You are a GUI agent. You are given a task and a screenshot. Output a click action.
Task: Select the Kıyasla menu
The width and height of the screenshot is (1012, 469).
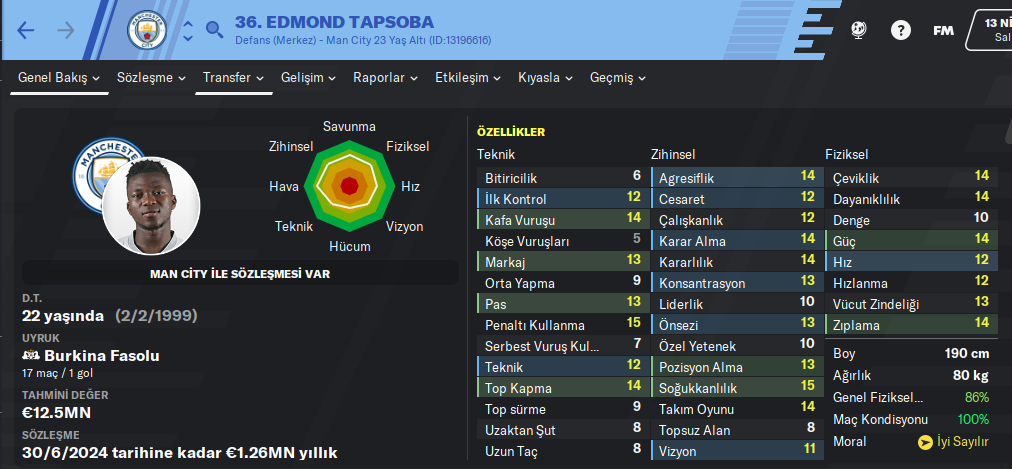pyautogui.click(x=545, y=77)
